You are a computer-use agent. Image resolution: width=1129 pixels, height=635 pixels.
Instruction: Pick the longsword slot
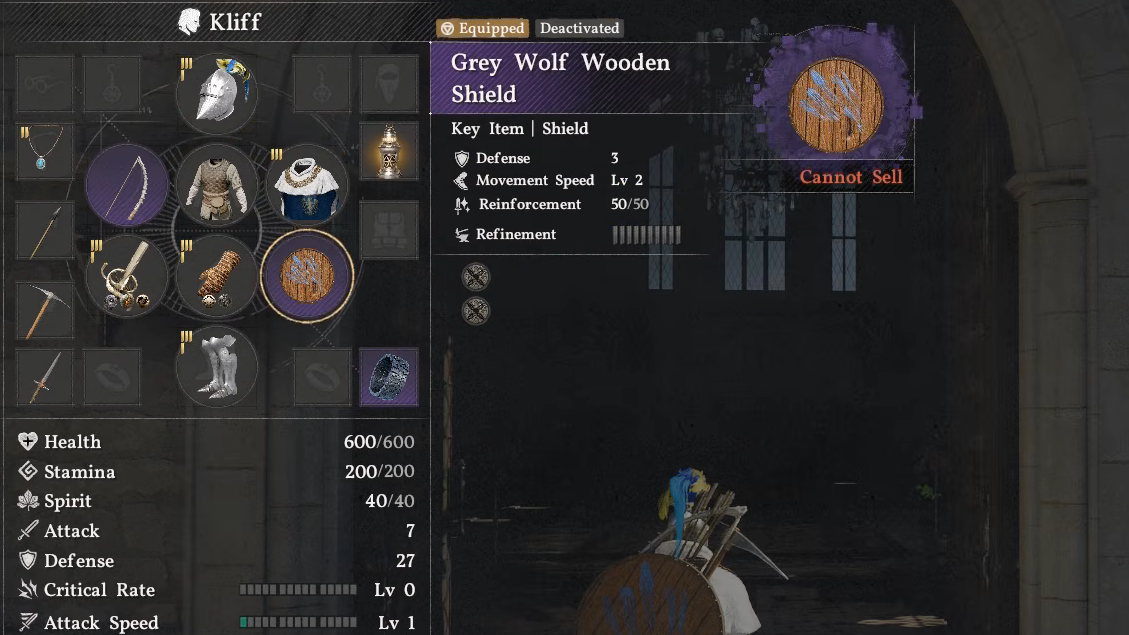click(x=45, y=377)
